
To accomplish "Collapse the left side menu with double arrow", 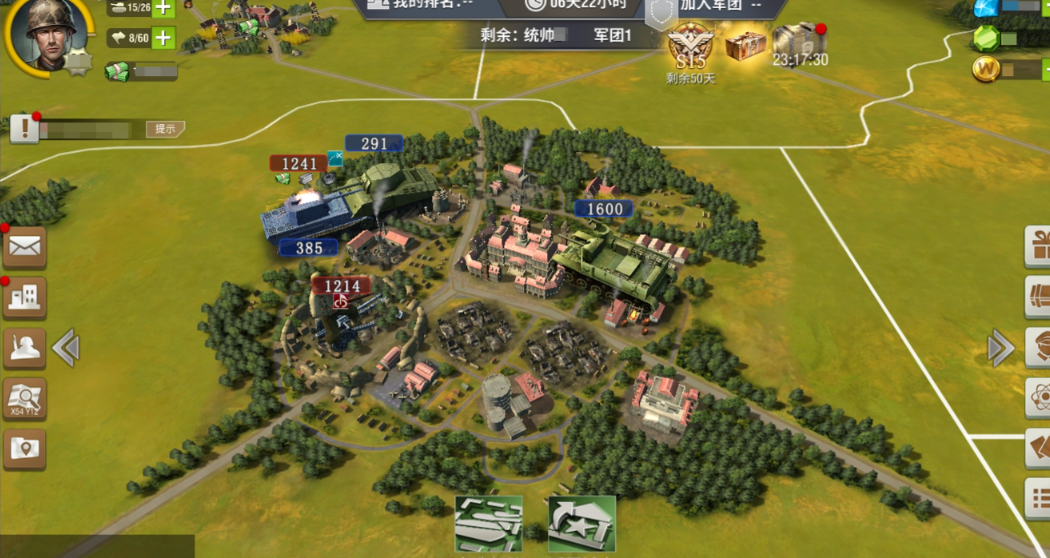I will pos(66,348).
